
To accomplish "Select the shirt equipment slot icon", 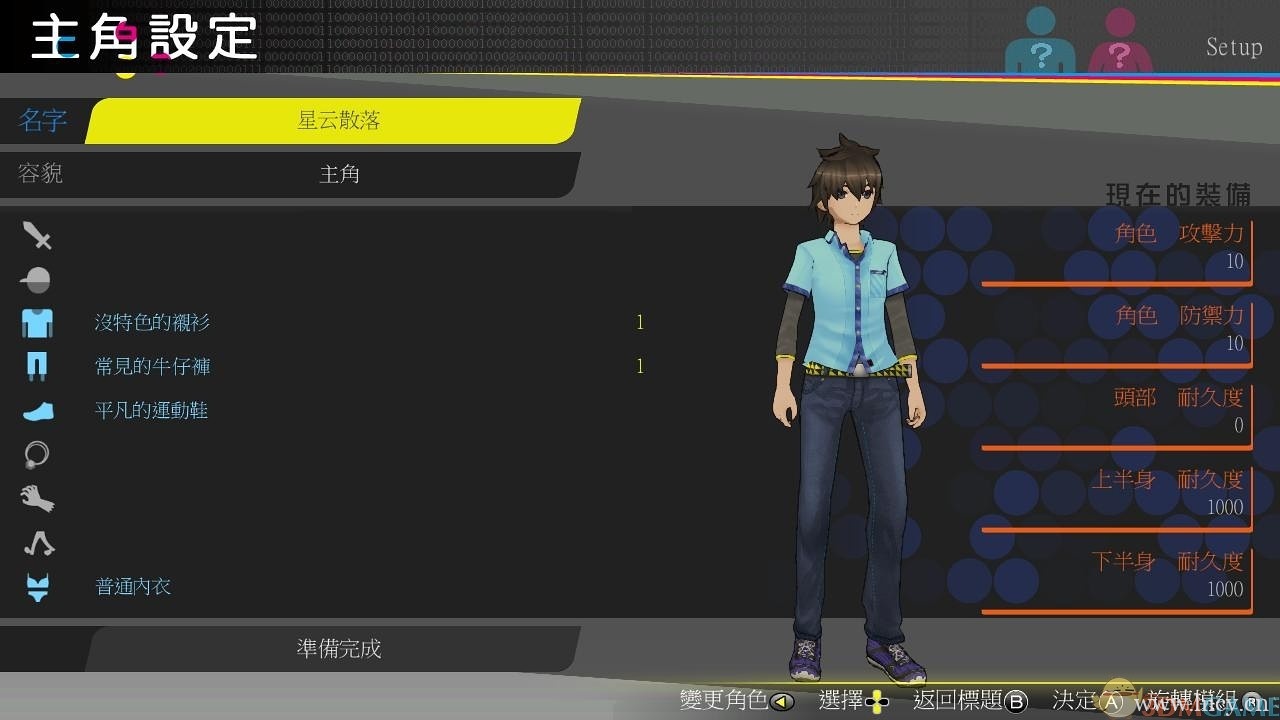I will pos(37,322).
